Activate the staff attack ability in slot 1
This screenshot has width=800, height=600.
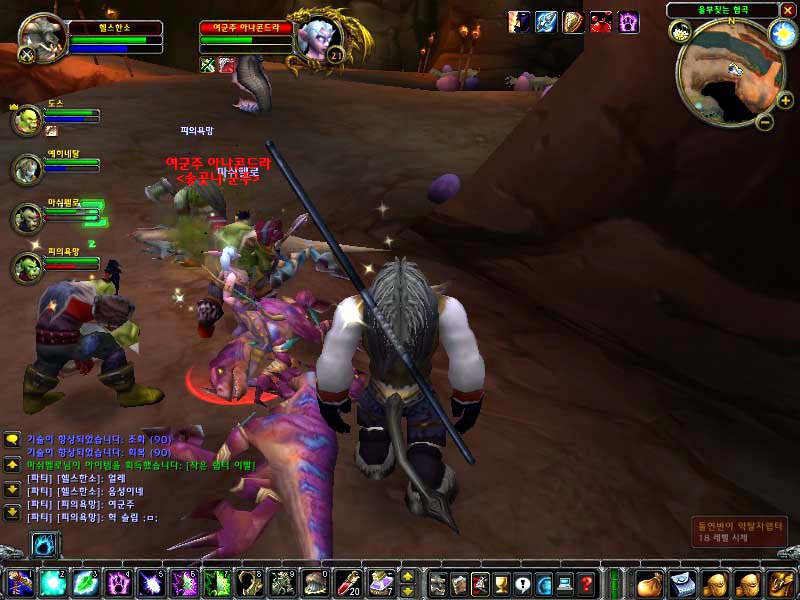(21, 582)
